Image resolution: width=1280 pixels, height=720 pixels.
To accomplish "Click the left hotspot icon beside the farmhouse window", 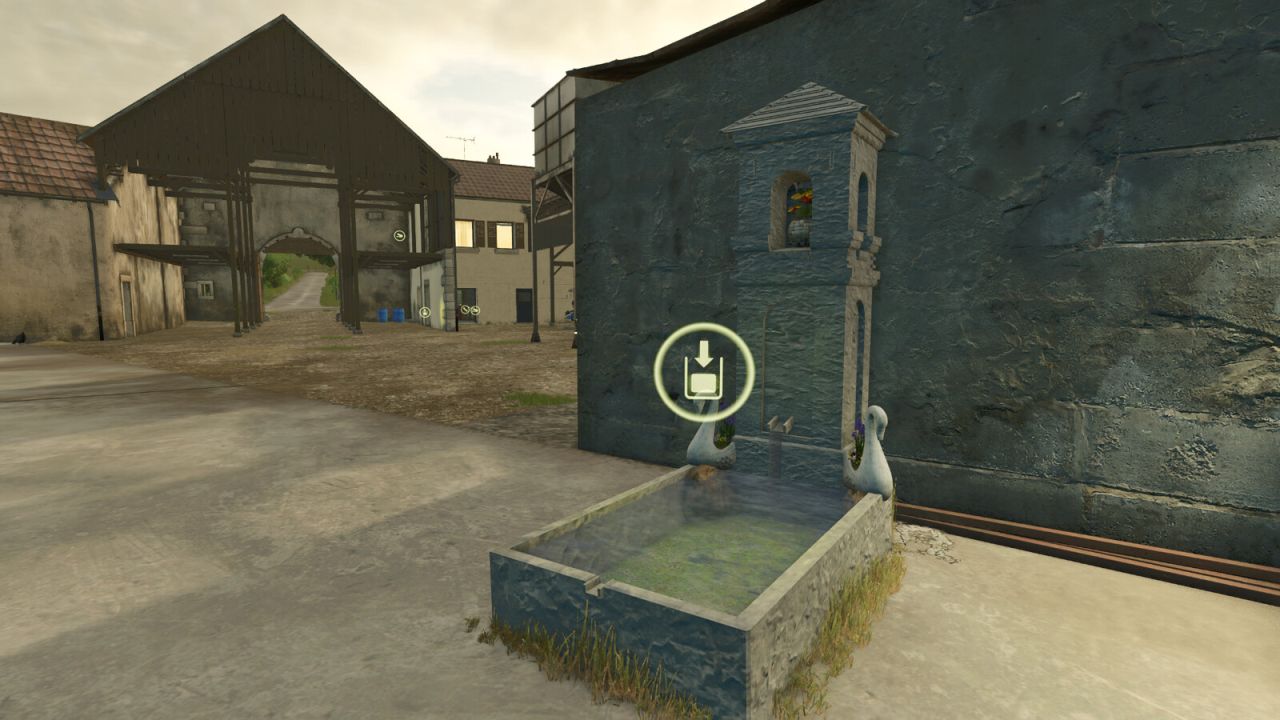I will 465,310.
